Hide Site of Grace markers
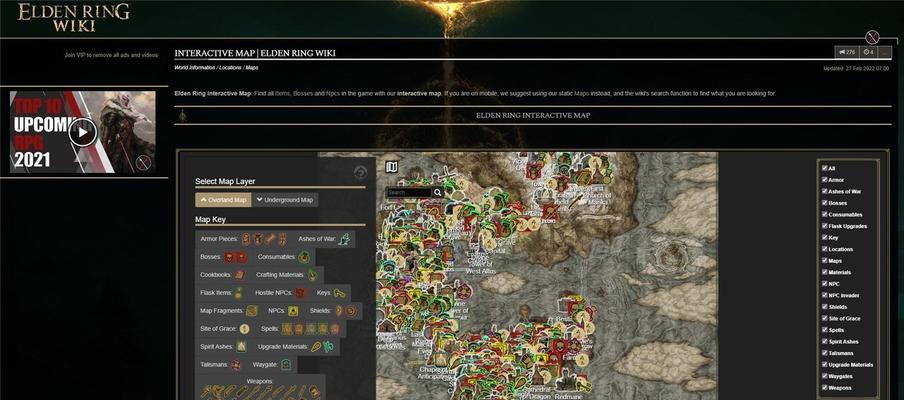The image size is (904, 400). 824,318
